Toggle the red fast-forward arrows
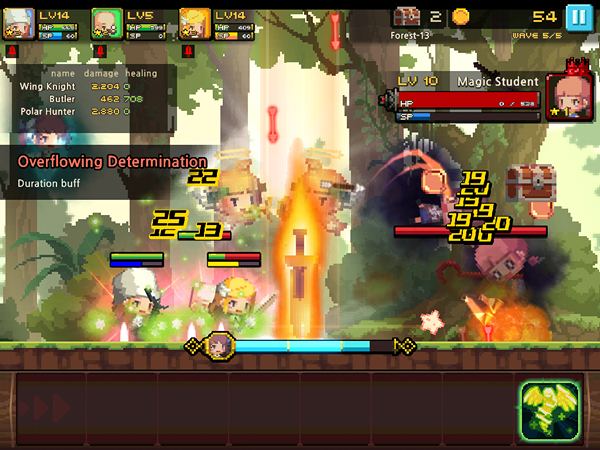 click(51, 409)
